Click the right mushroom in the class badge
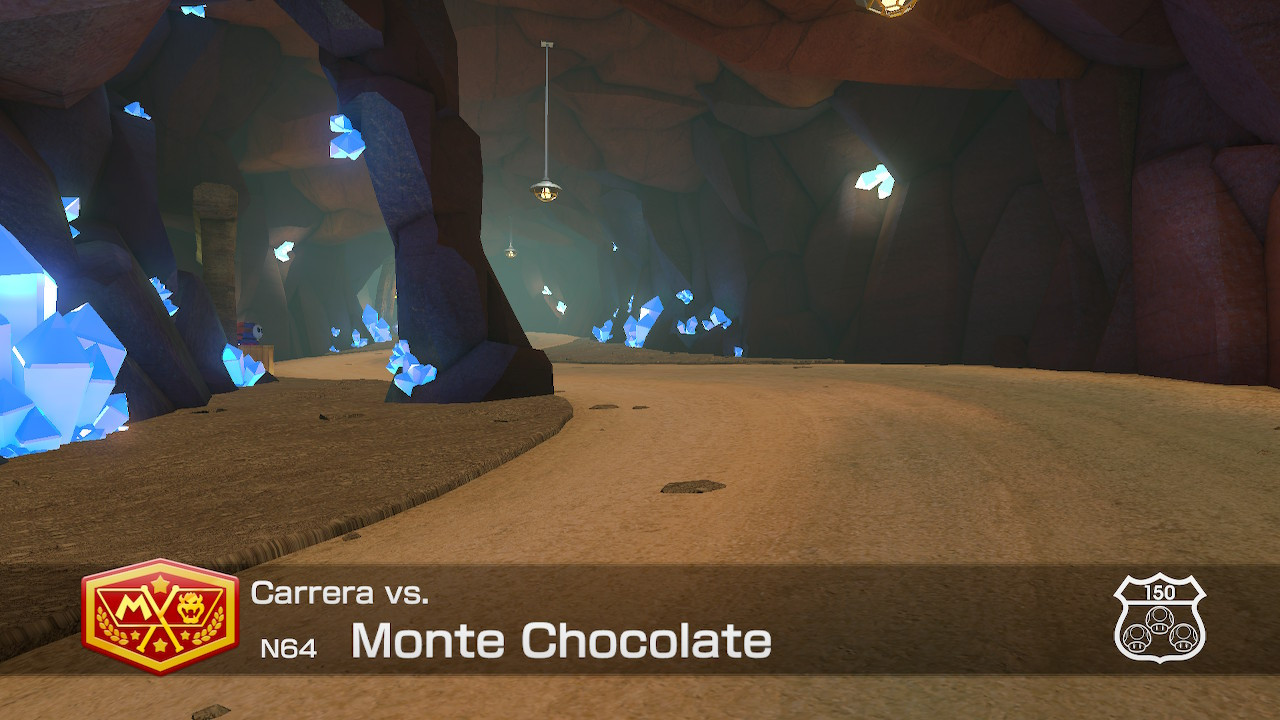 (1183, 638)
